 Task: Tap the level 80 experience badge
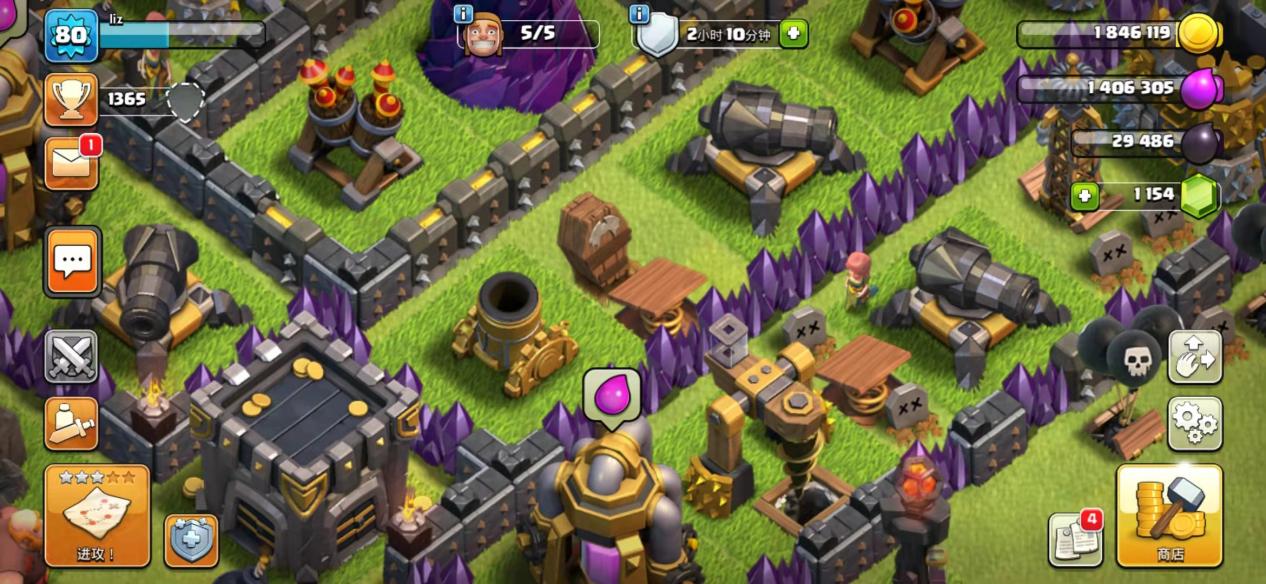pos(70,35)
